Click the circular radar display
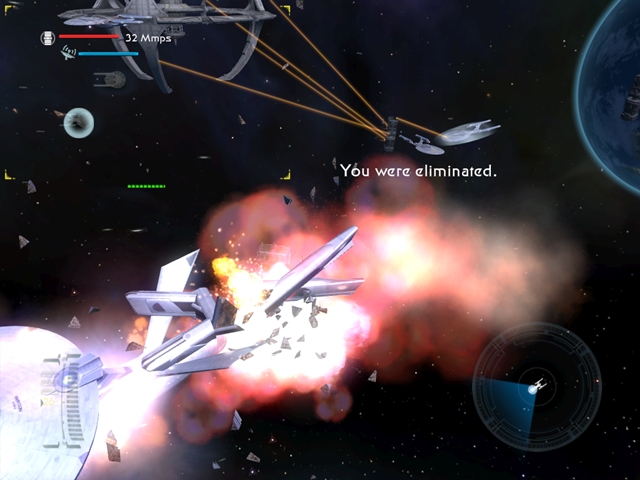This screenshot has height=480, width=640. pyautogui.click(x=536, y=386)
